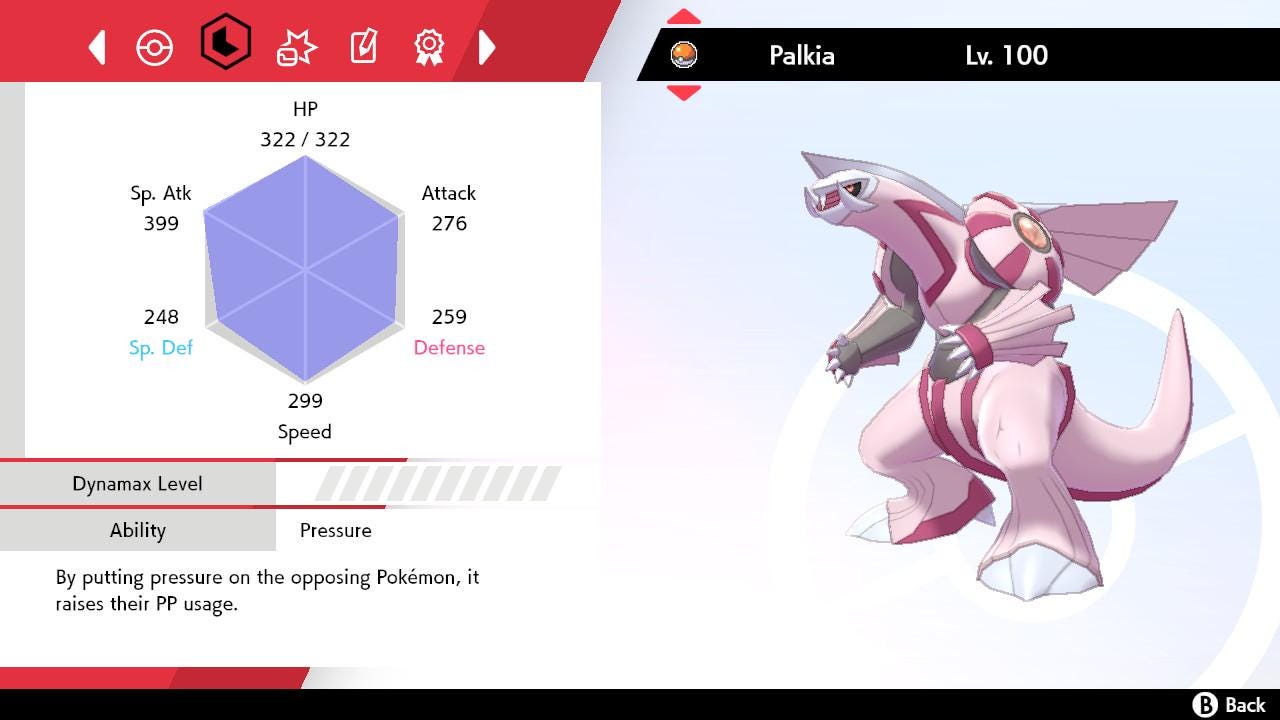
Task: Show the trainer memo notepad tab
Action: (363, 46)
